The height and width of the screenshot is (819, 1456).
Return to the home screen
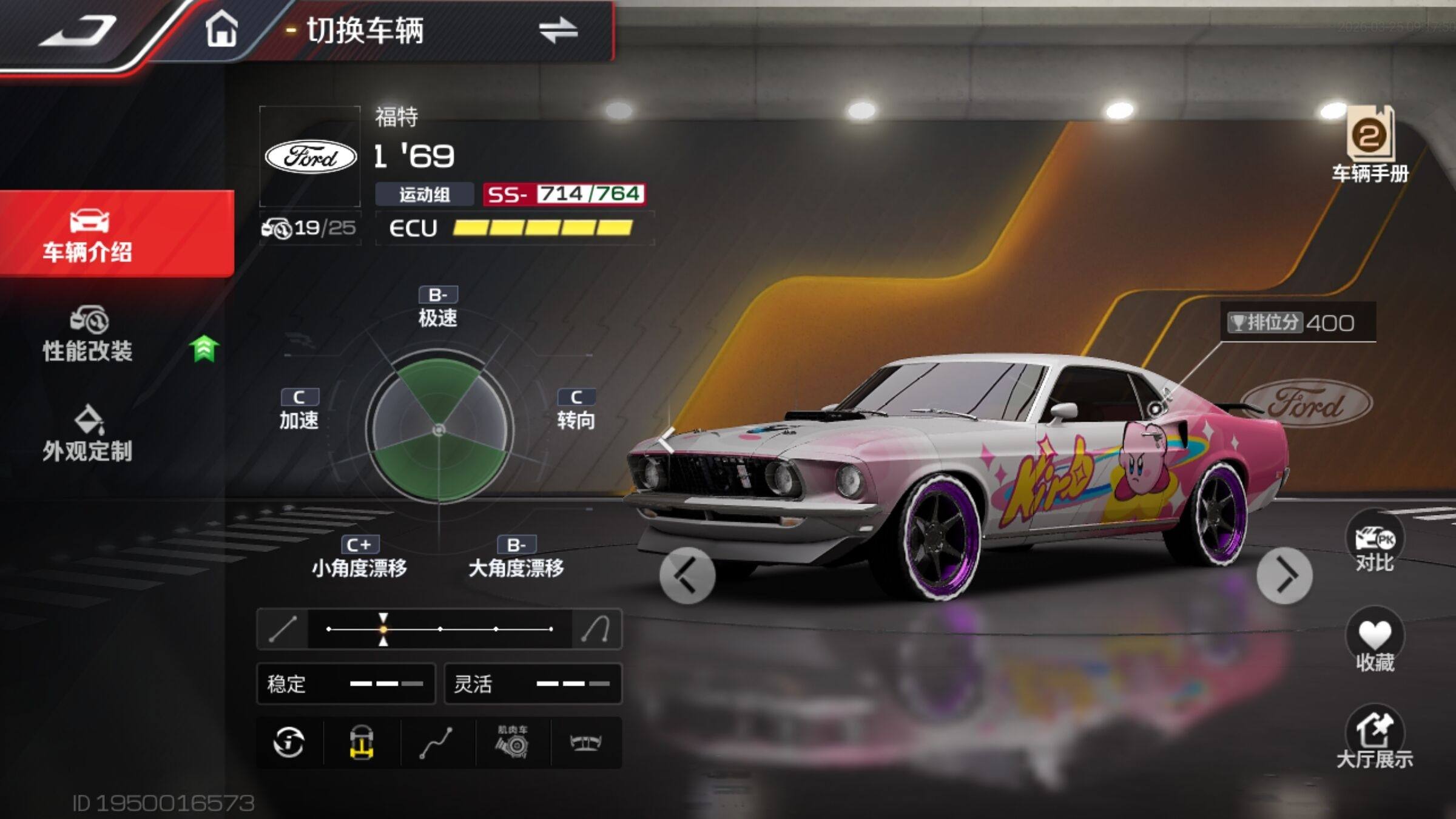[221, 30]
